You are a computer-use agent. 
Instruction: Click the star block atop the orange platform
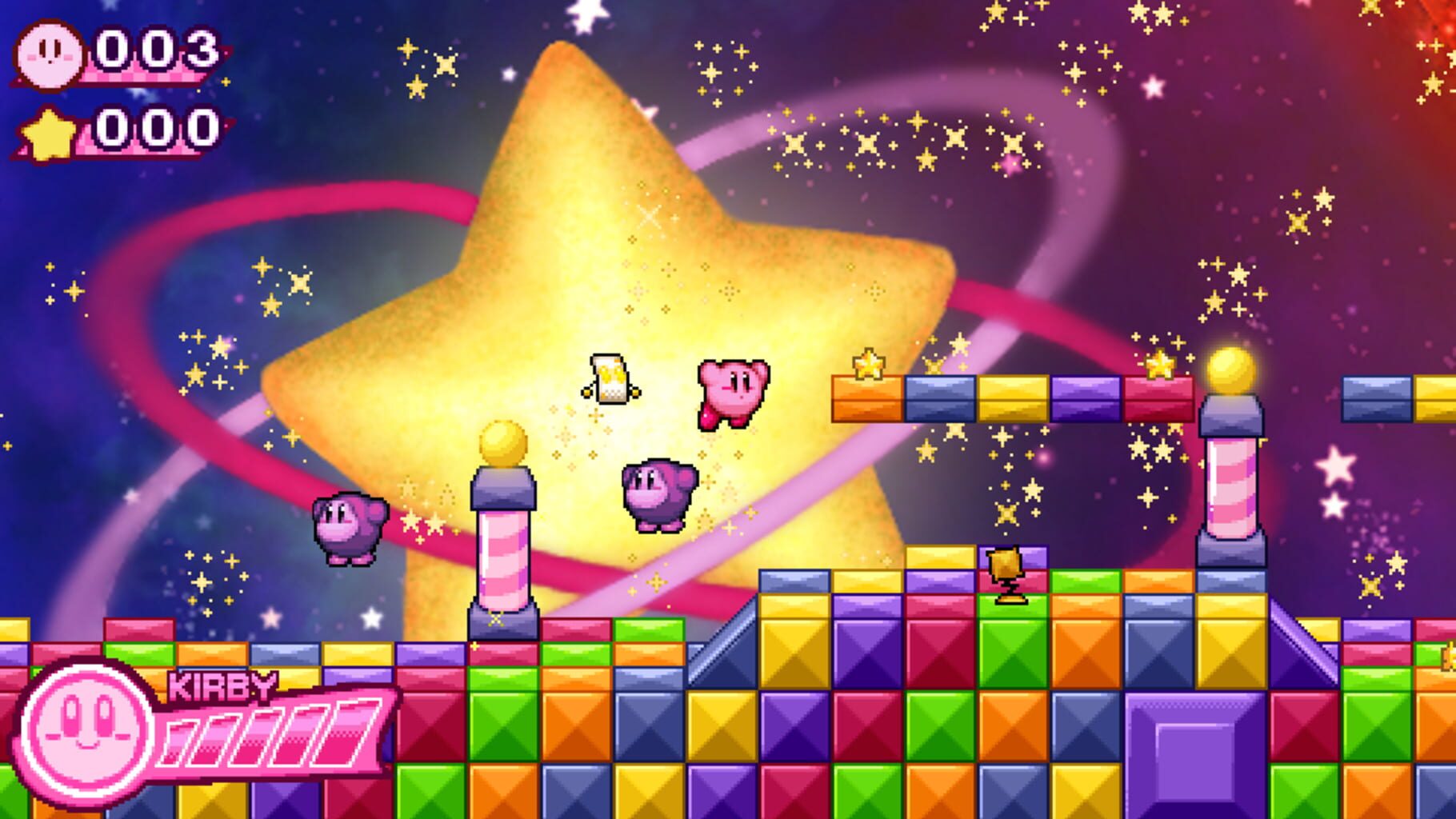coord(870,362)
